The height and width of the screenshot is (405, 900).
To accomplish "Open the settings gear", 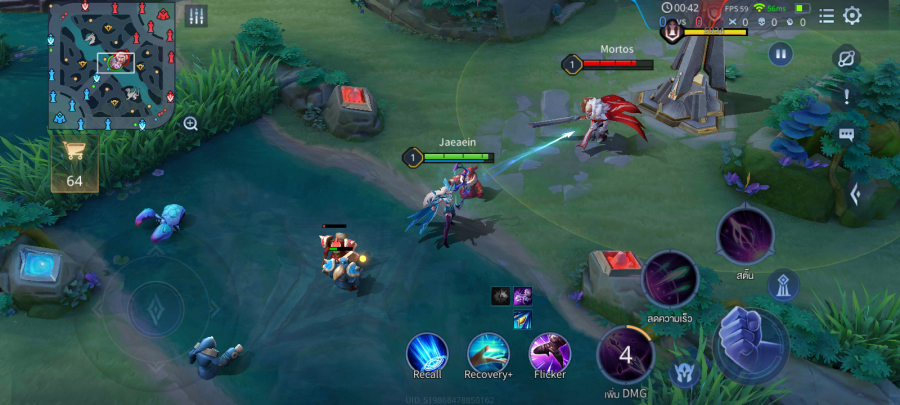I will [x=852, y=16].
